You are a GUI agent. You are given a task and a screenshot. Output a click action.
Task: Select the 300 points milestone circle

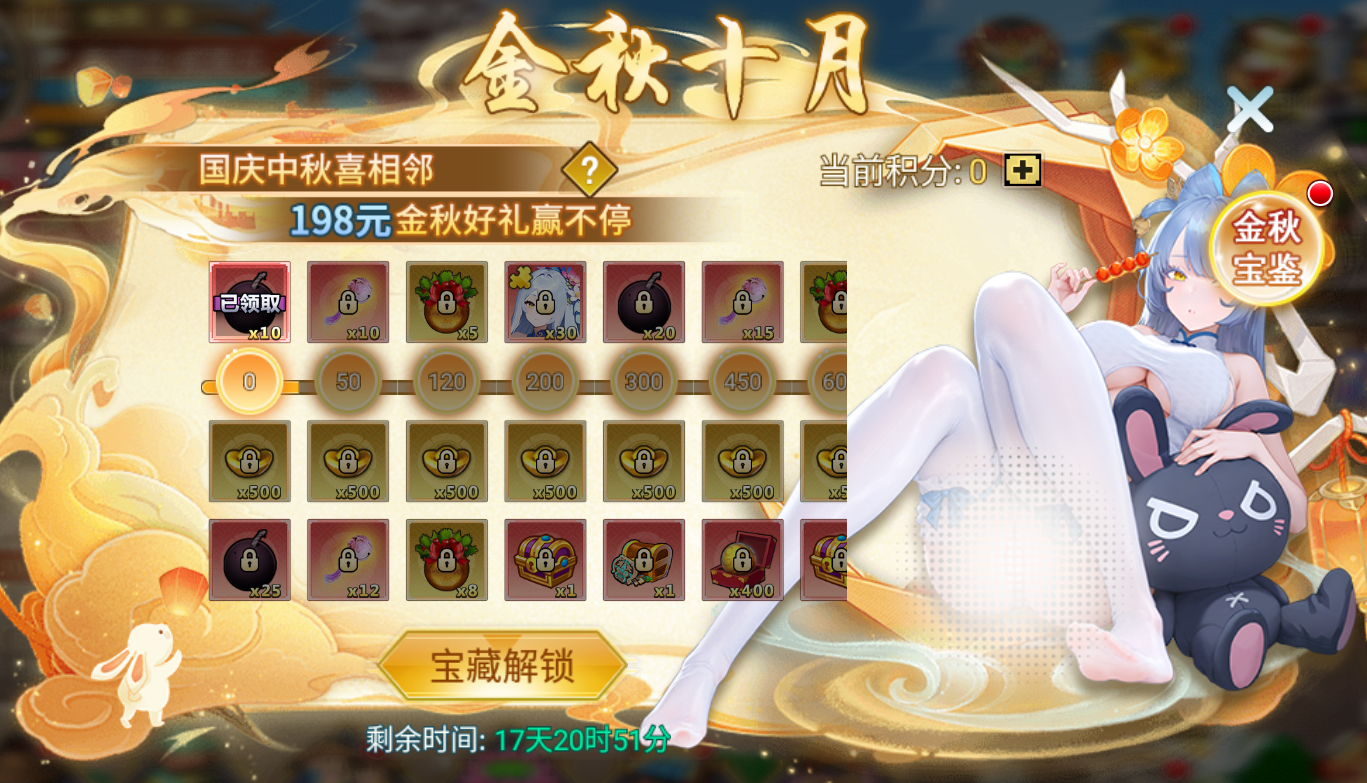tap(644, 381)
